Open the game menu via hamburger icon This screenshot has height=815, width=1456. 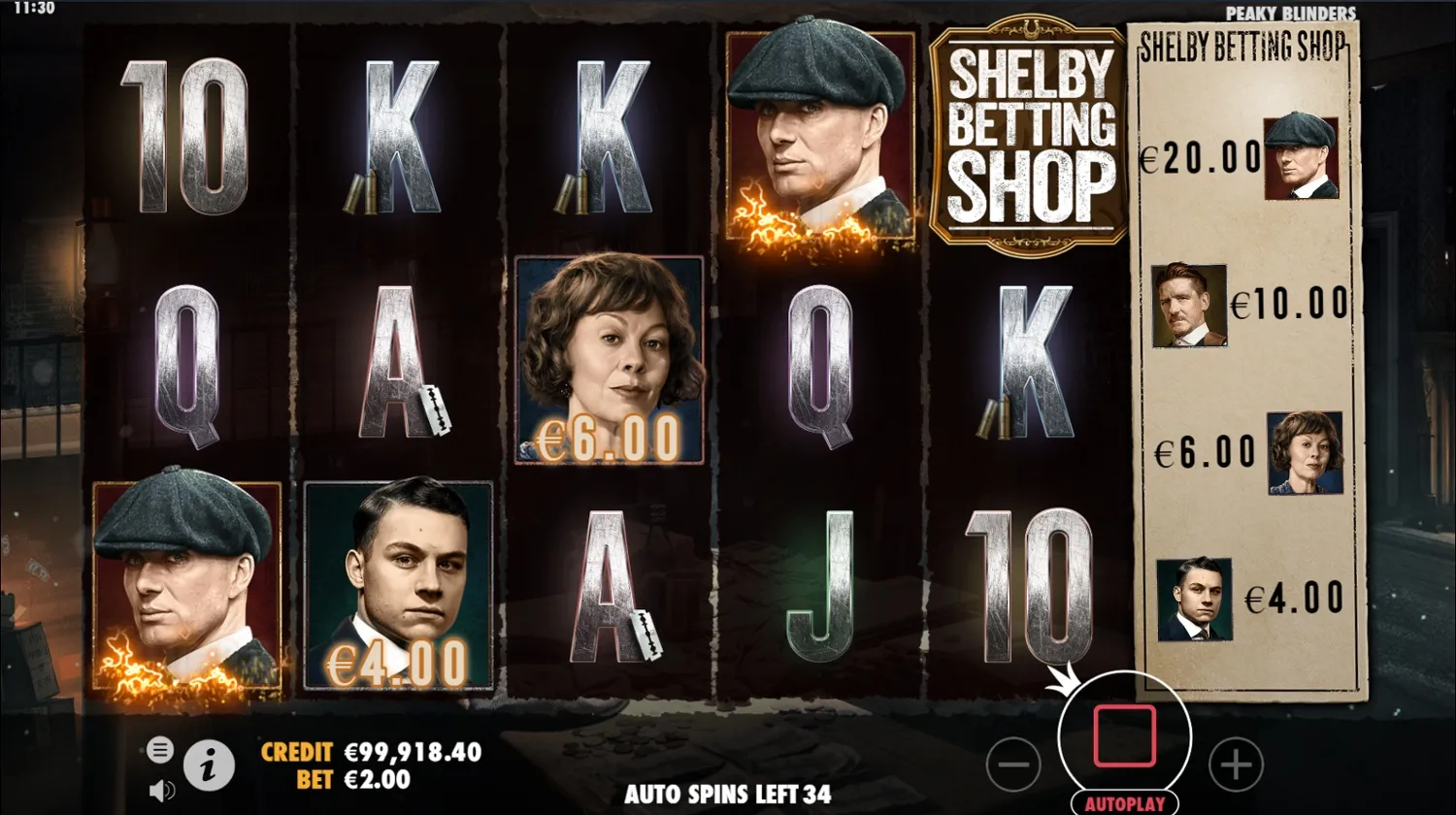point(158,749)
